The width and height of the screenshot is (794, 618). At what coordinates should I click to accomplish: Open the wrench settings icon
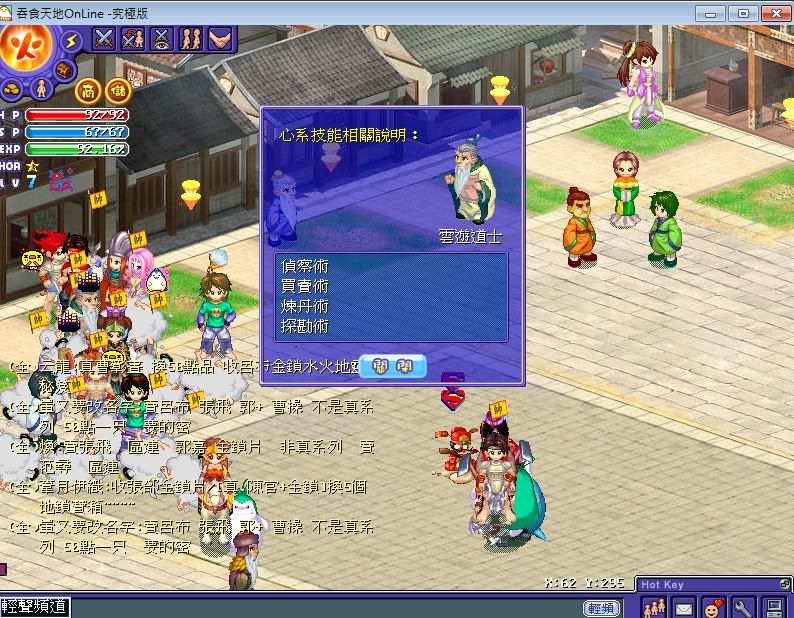click(x=743, y=607)
